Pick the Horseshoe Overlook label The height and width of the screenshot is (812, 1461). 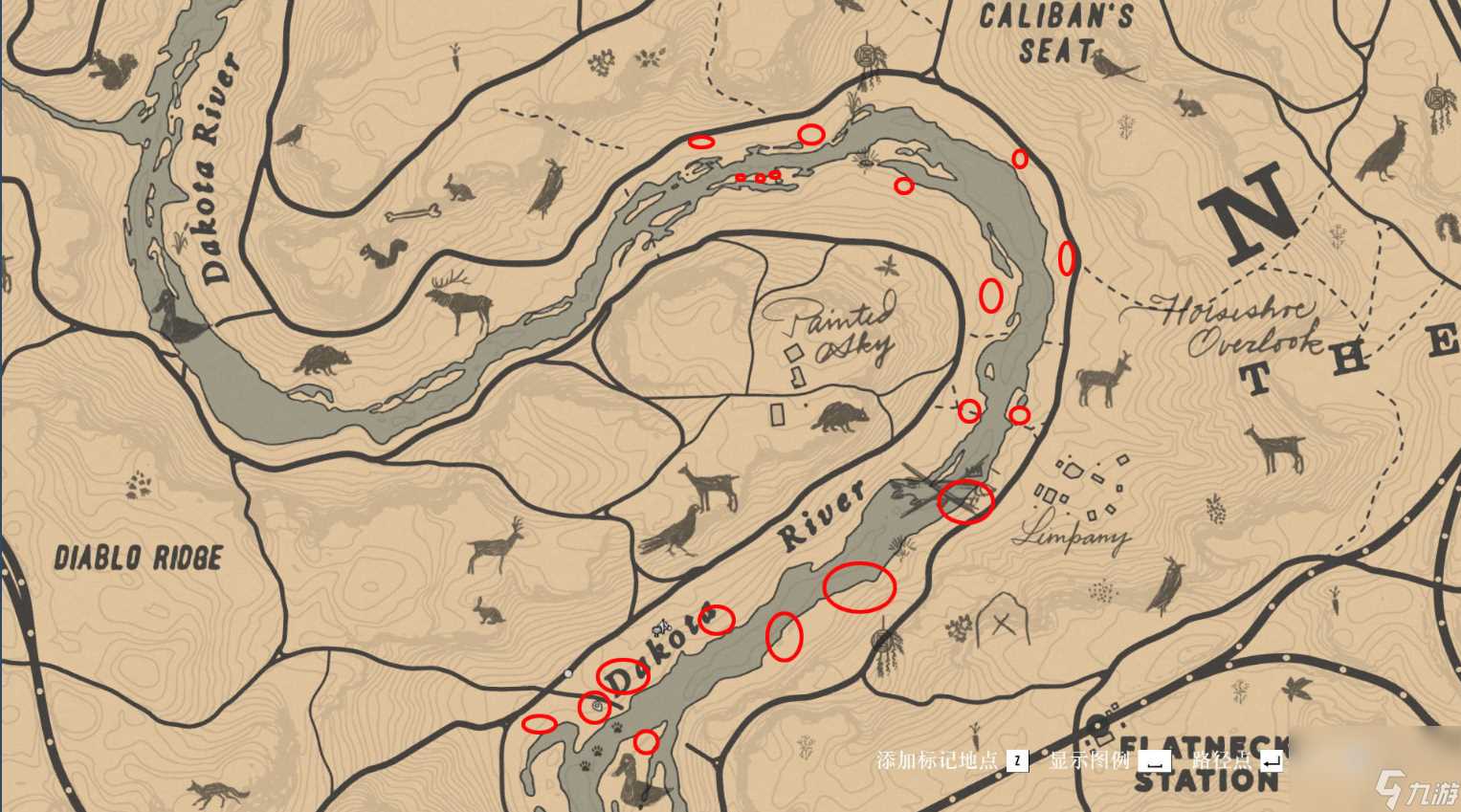coord(1232,324)
